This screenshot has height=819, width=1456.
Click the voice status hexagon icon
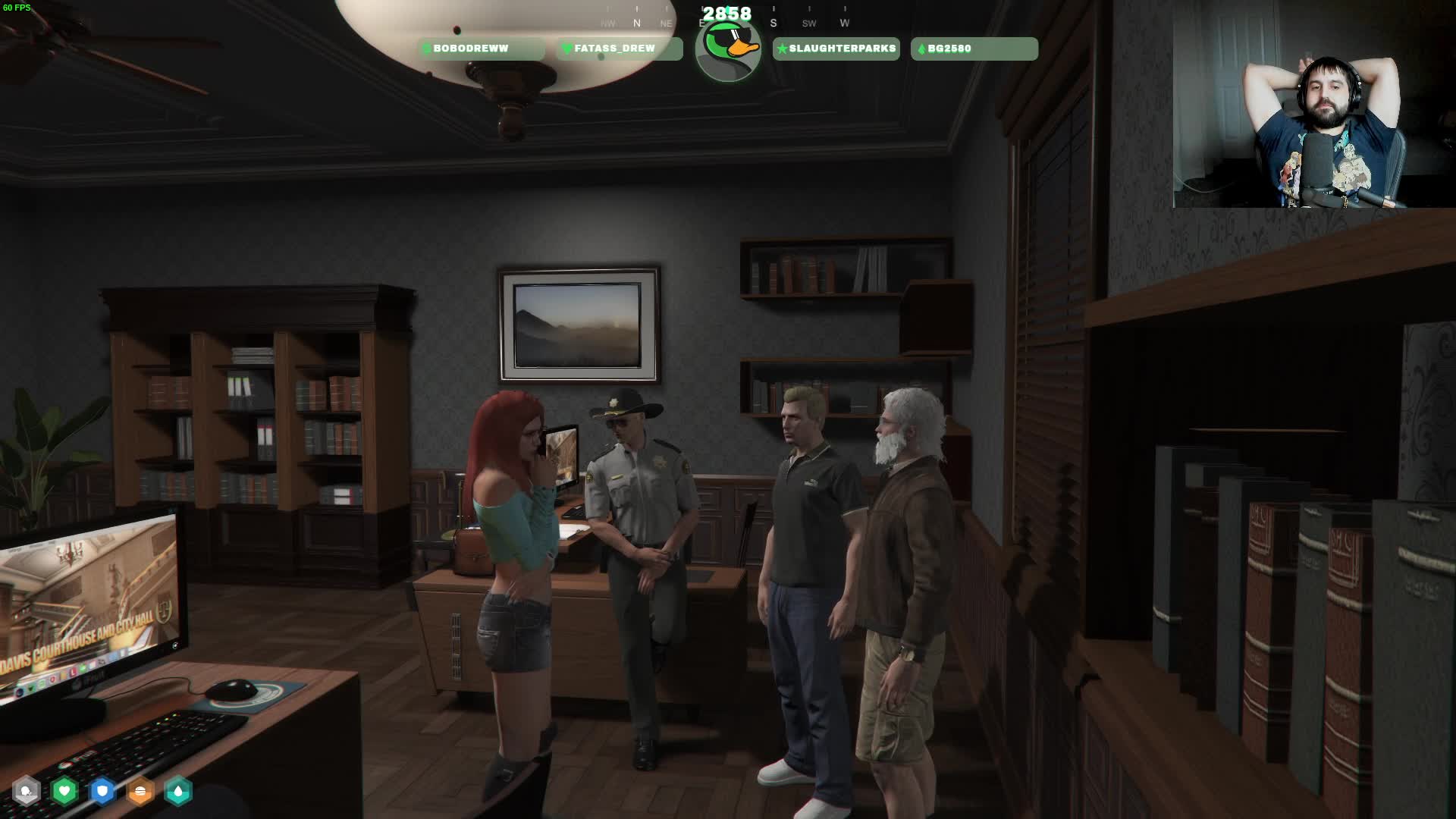pyautogui.click(x=27, y=792)
